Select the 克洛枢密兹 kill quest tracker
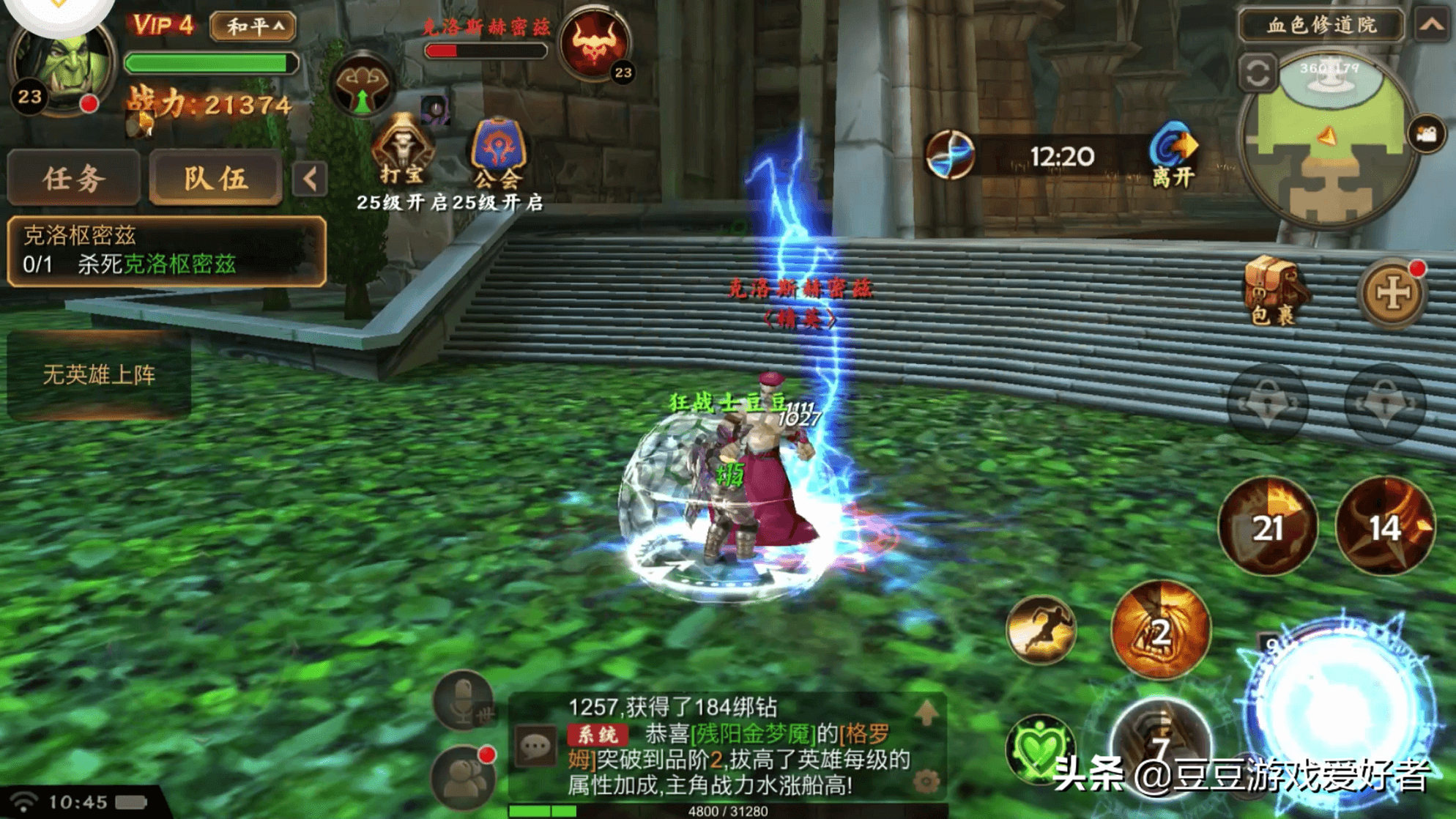This screenshot has width=1456, height=819. [166, 251]
